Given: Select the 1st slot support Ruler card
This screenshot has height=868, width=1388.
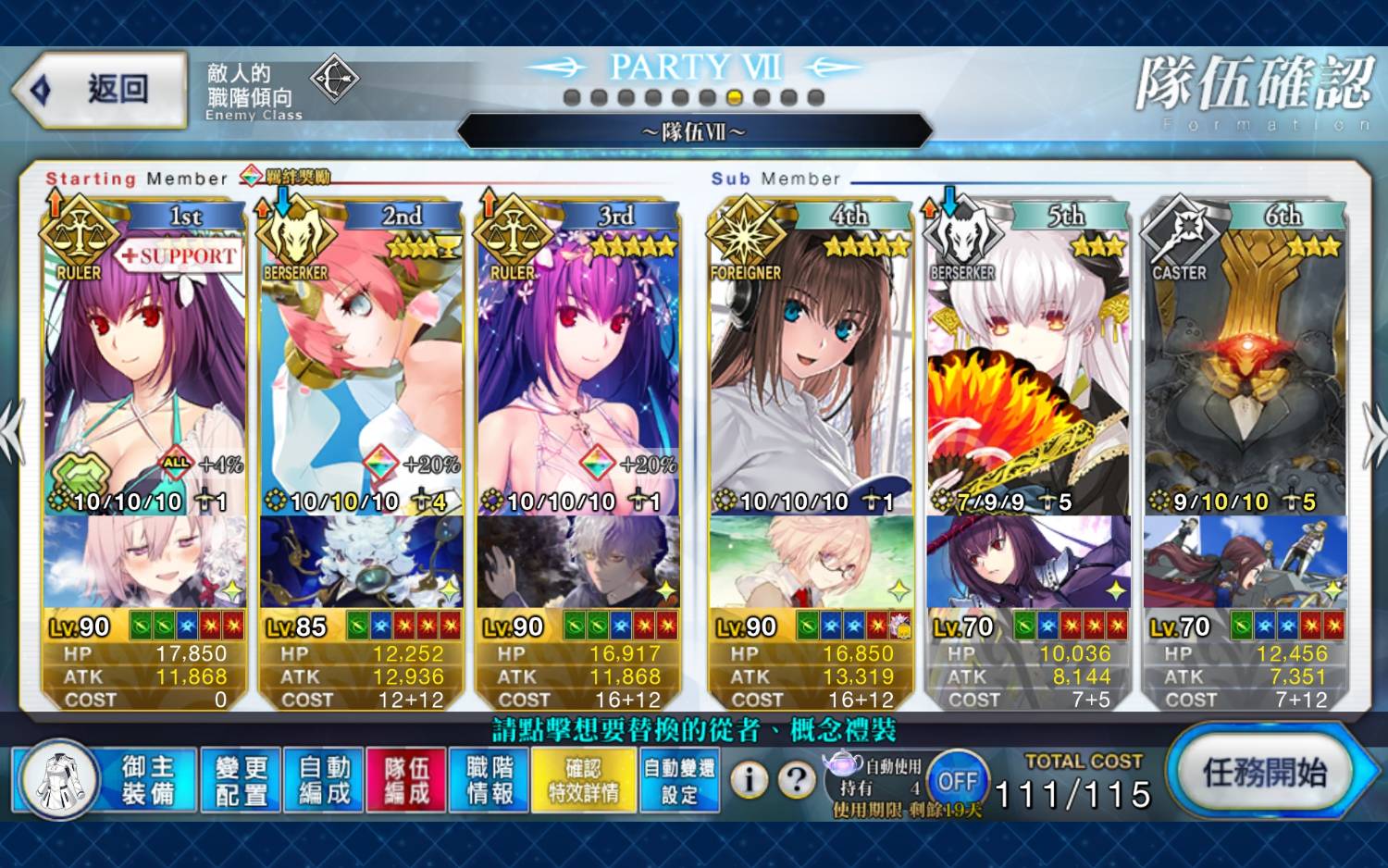Looking at the screenshot, I should (143, 370).
